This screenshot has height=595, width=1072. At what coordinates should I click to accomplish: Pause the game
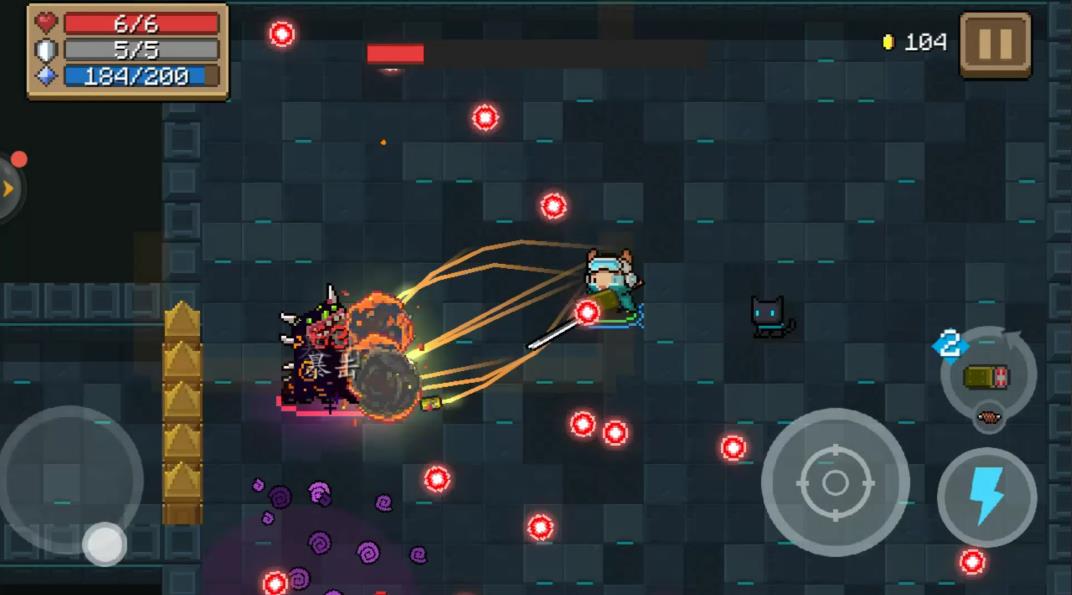[994, 44]
